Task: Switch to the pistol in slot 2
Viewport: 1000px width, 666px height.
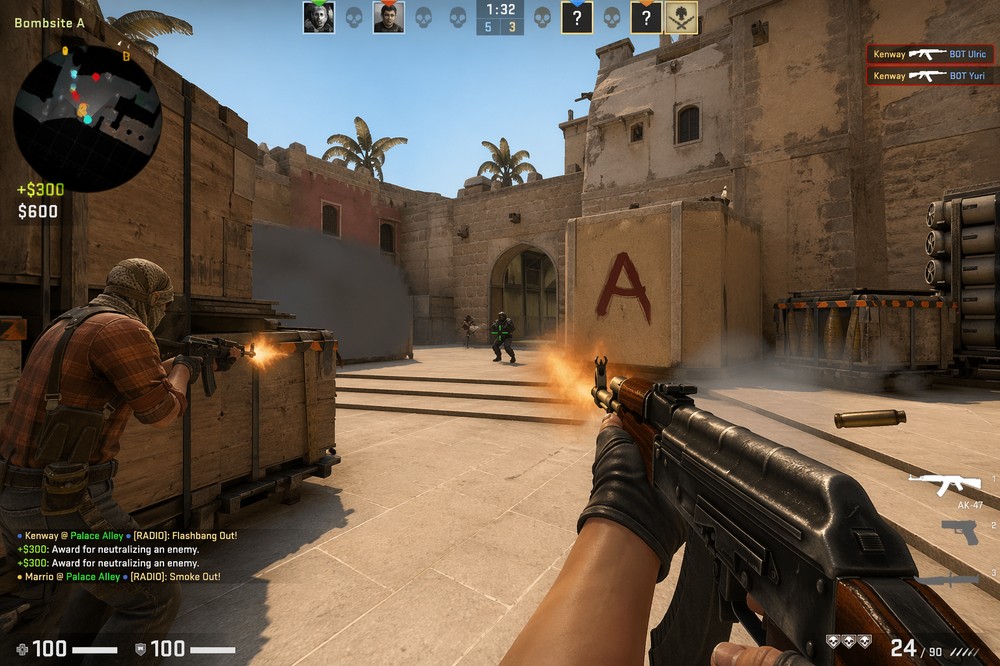Action: tap(960, 532)
